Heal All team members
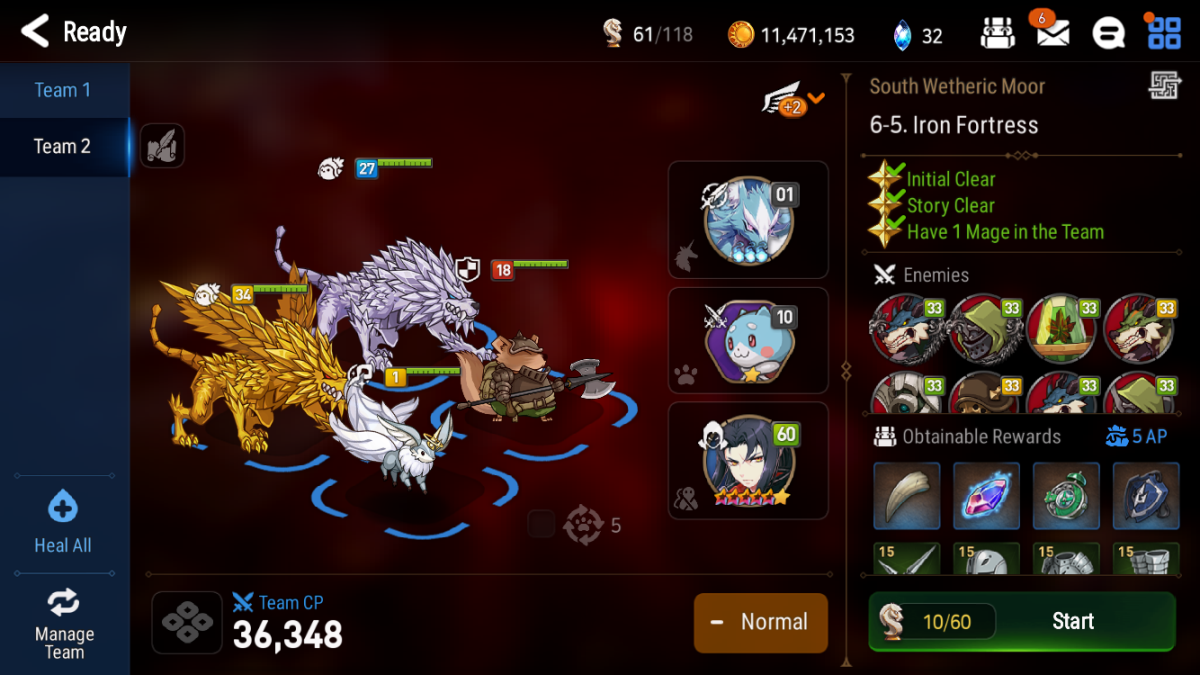The image size is (1200, 675). pos(63,523)
